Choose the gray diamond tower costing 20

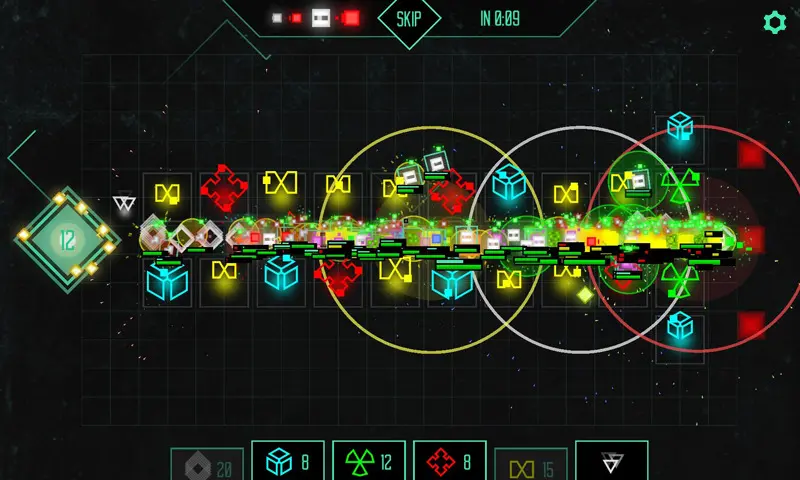tap(207, 464)
